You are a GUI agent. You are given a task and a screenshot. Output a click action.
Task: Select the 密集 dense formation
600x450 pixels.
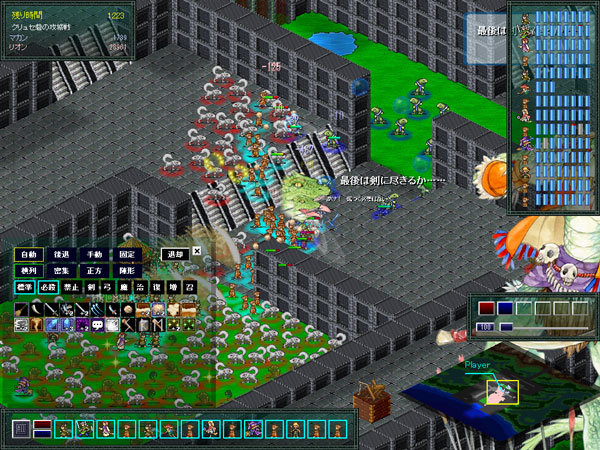click(x=62, y=271)
